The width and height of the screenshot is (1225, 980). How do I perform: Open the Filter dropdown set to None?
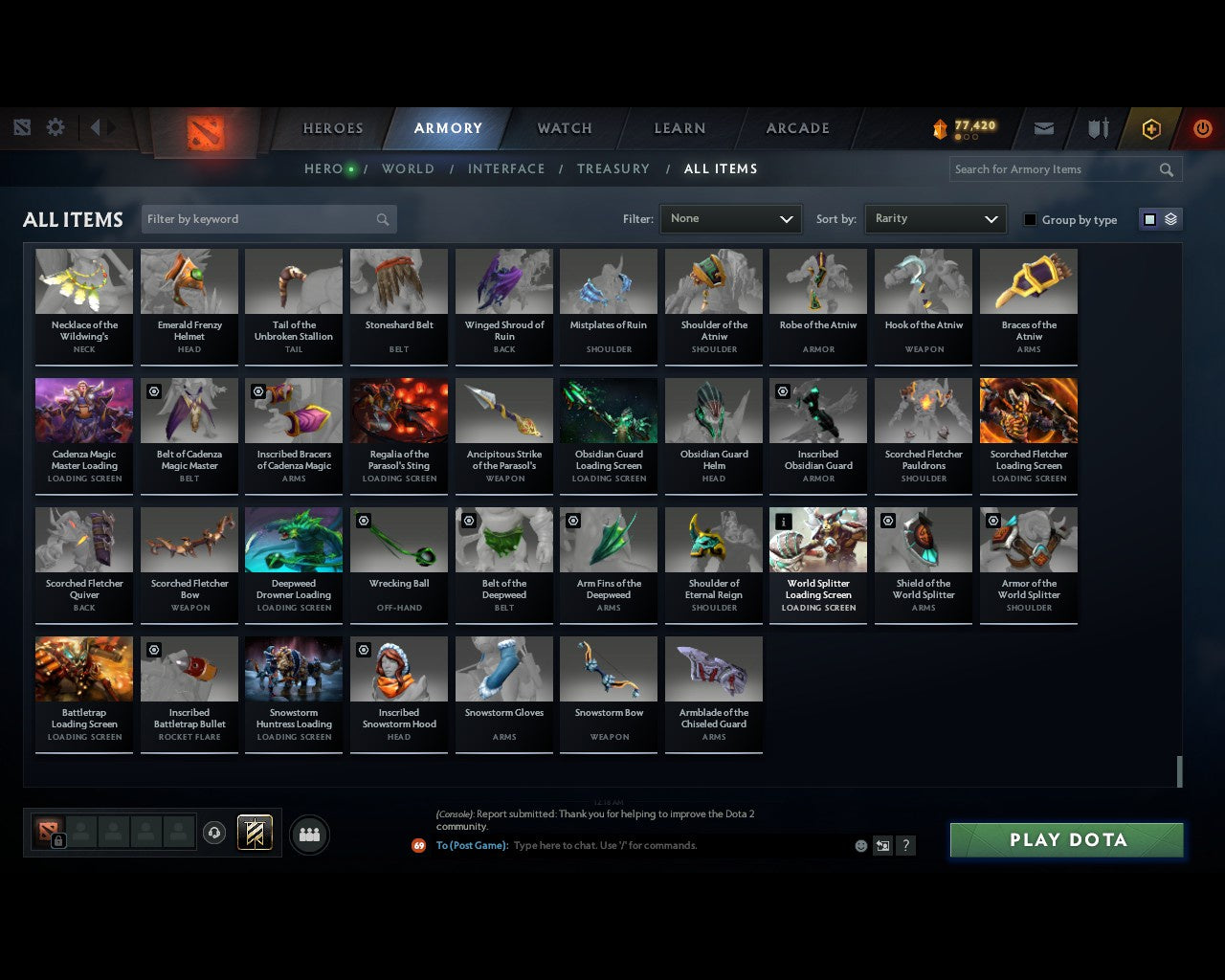pos(730,218)
